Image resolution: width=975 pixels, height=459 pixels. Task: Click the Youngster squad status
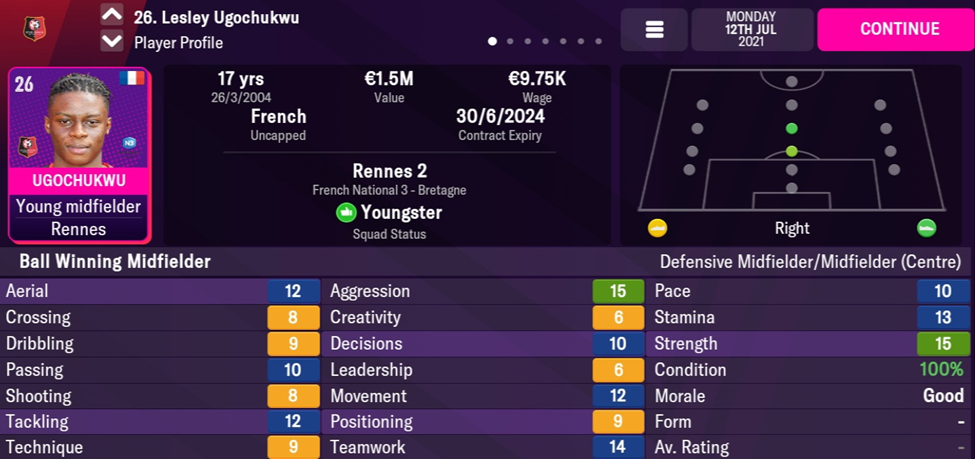click(x=390, y=212)
